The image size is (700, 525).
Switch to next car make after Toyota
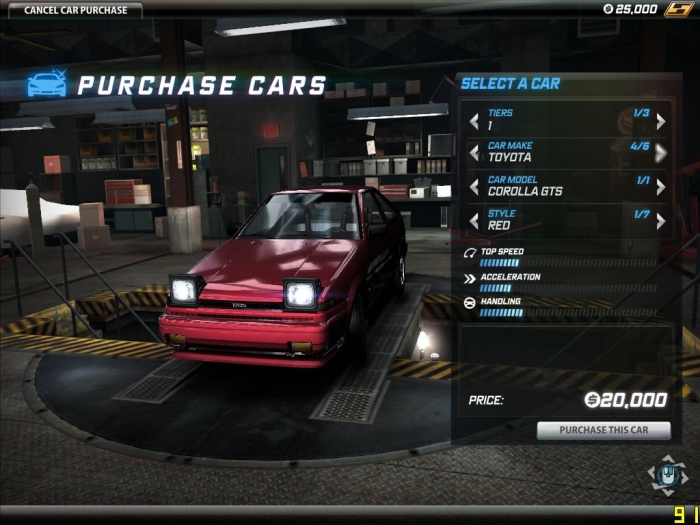tap(660, 153)
